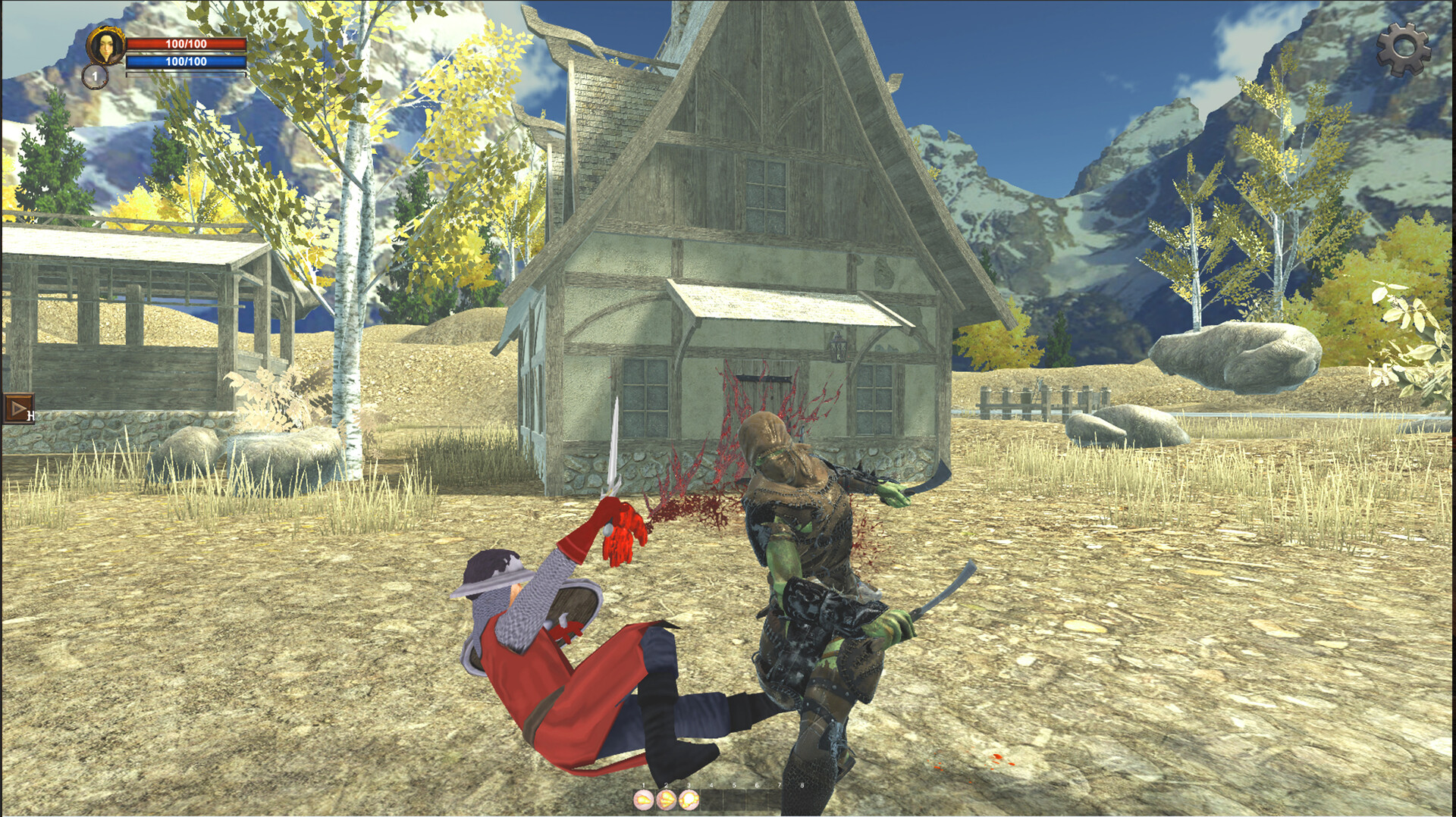
Task: Activate the fire spell in hotbar slot 1
Action: coord(643,800)
